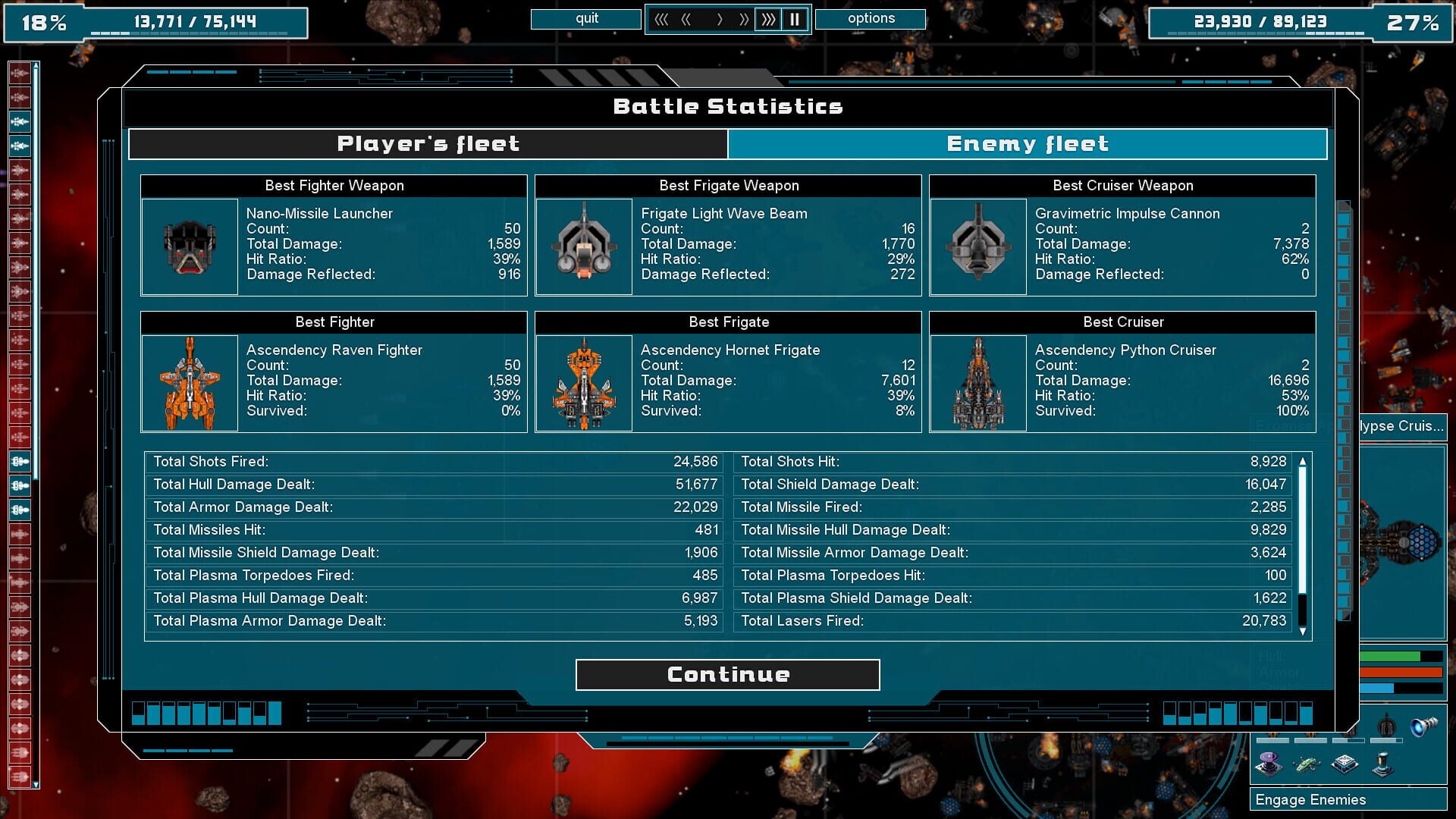1456x819 pixels.
Task: Select the lever module icon near Engage Enemies
Action: (x=1382, y=766)
